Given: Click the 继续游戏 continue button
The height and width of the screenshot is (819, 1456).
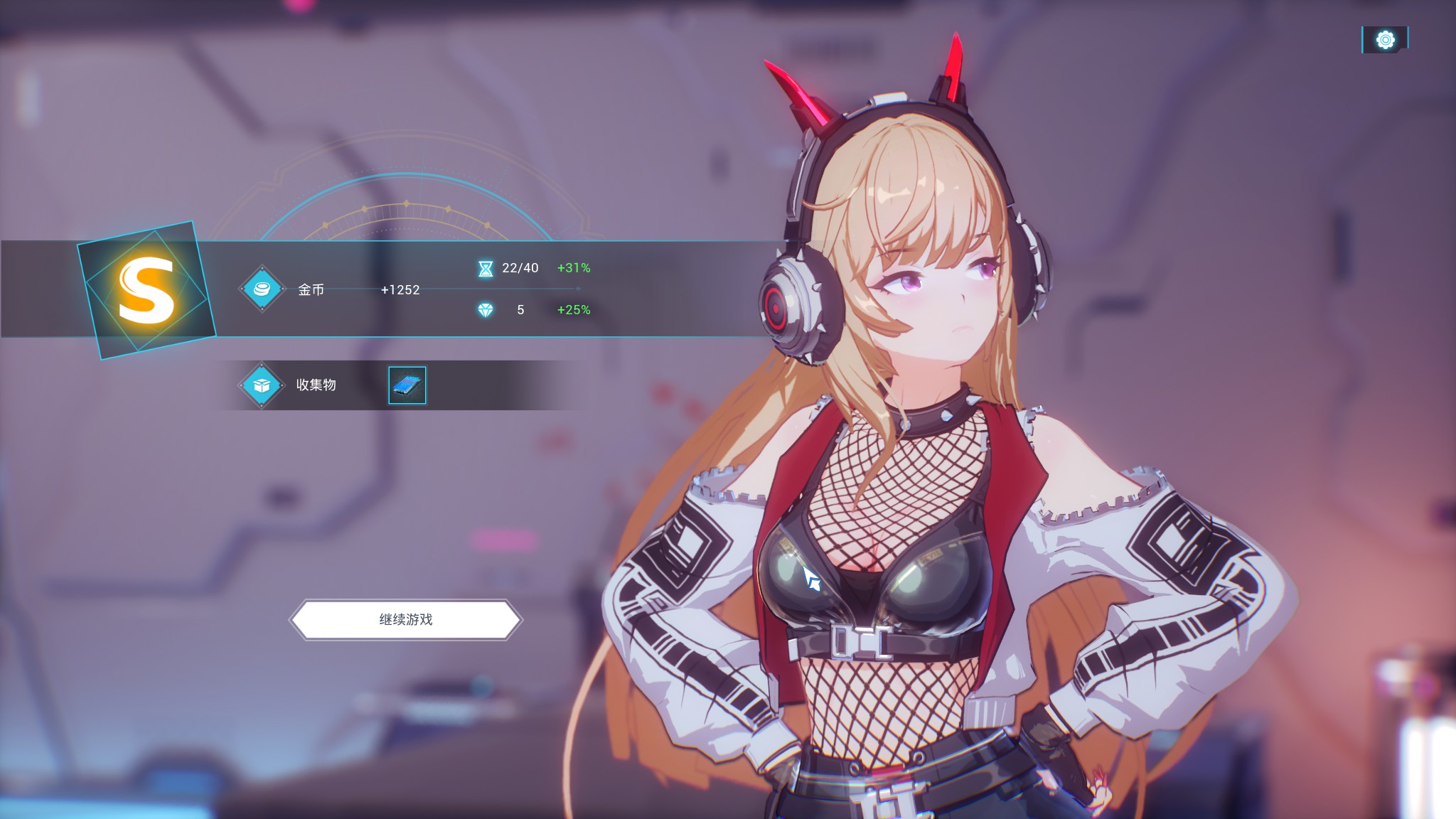Looking at the screenshot, I should [x=406, y=619].
